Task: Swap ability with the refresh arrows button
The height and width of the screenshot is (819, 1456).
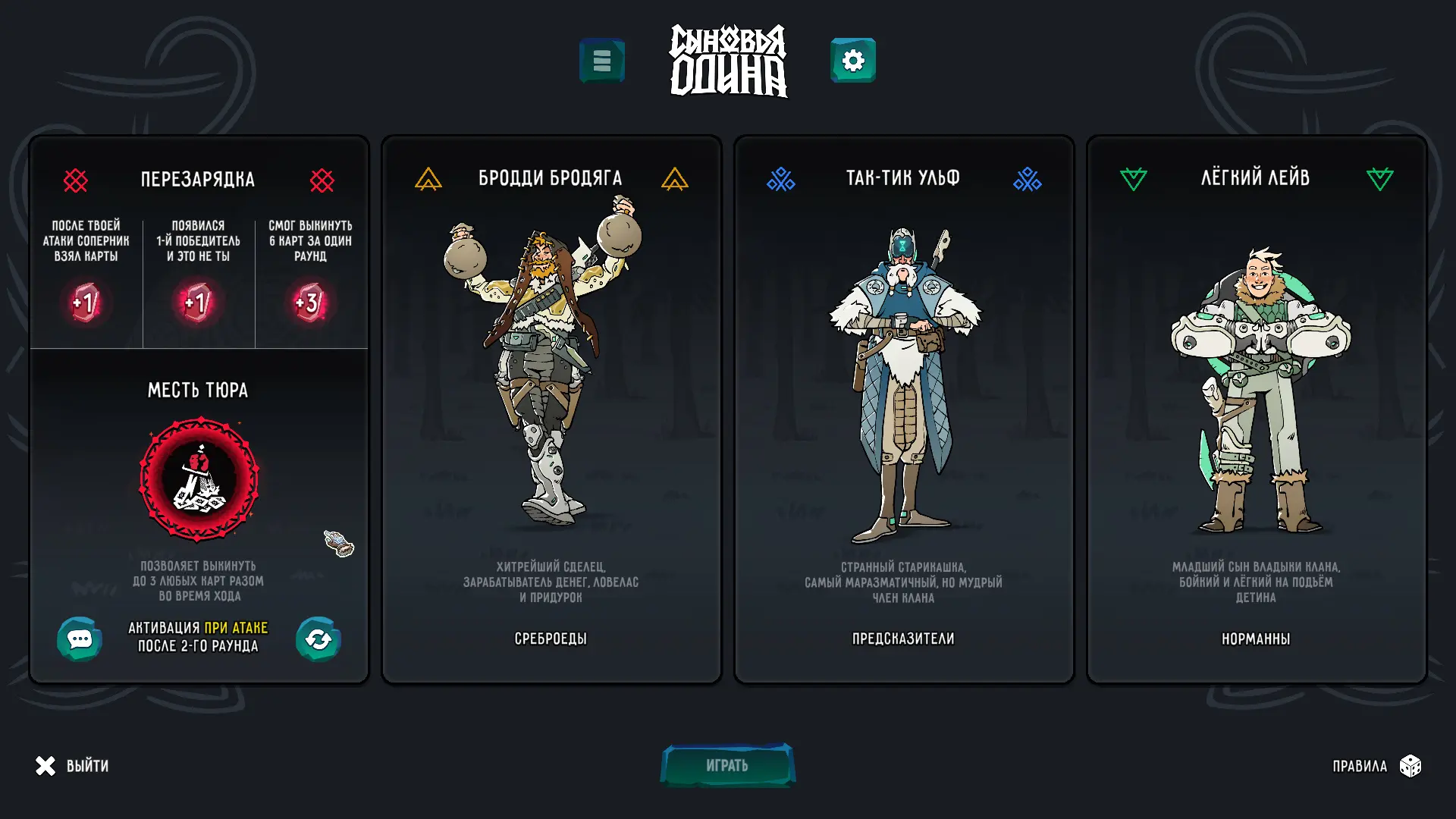Action: coord(318,639)
